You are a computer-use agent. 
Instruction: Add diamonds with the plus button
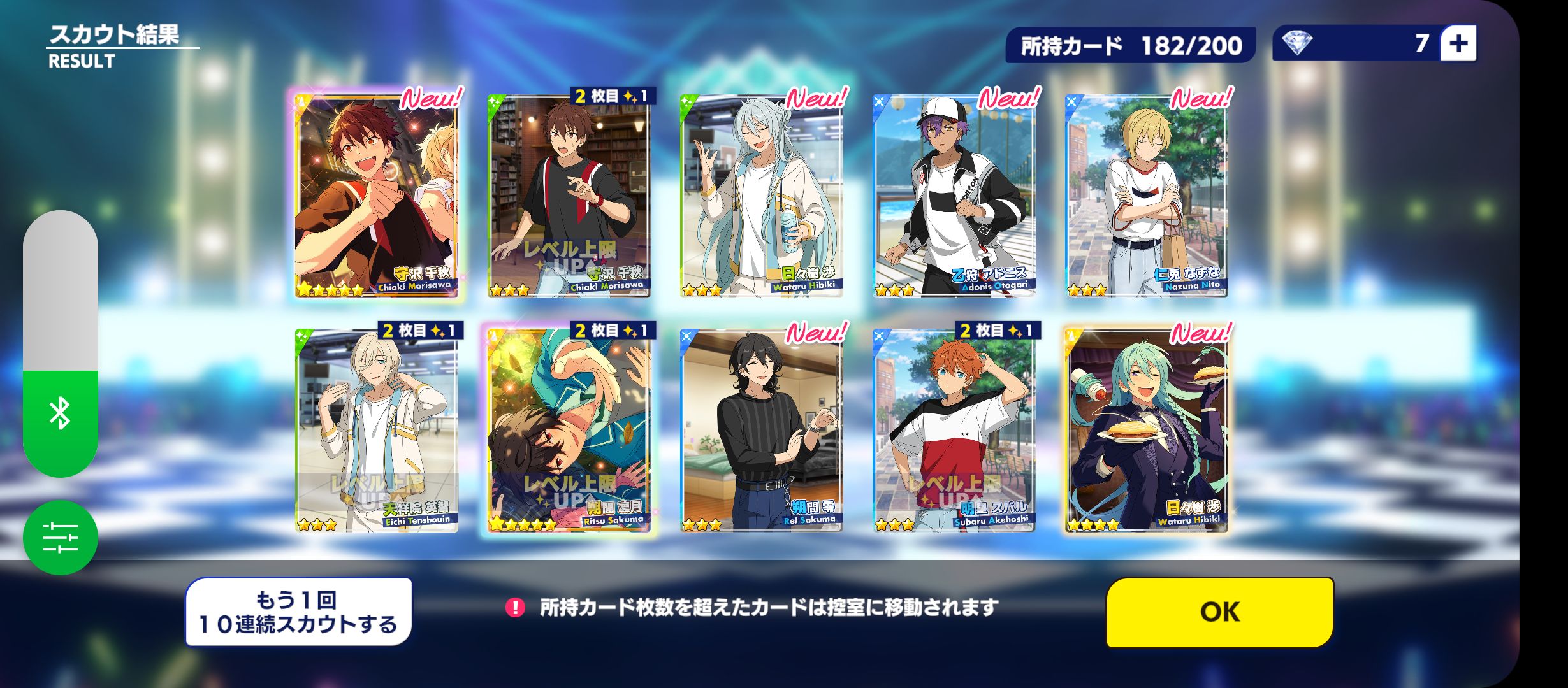pos(1458,43)
